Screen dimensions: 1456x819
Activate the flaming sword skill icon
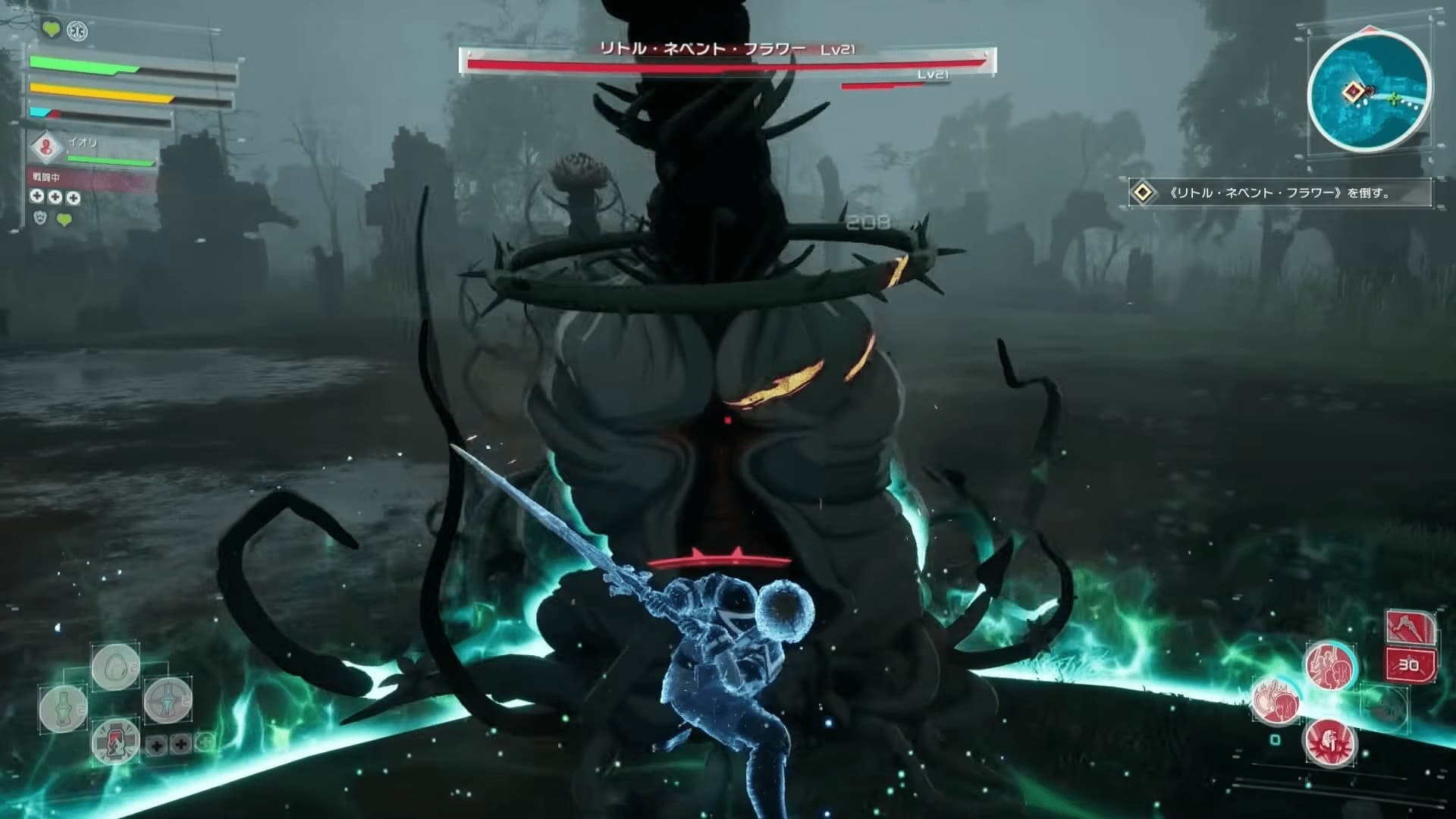tap(1277, 699)
